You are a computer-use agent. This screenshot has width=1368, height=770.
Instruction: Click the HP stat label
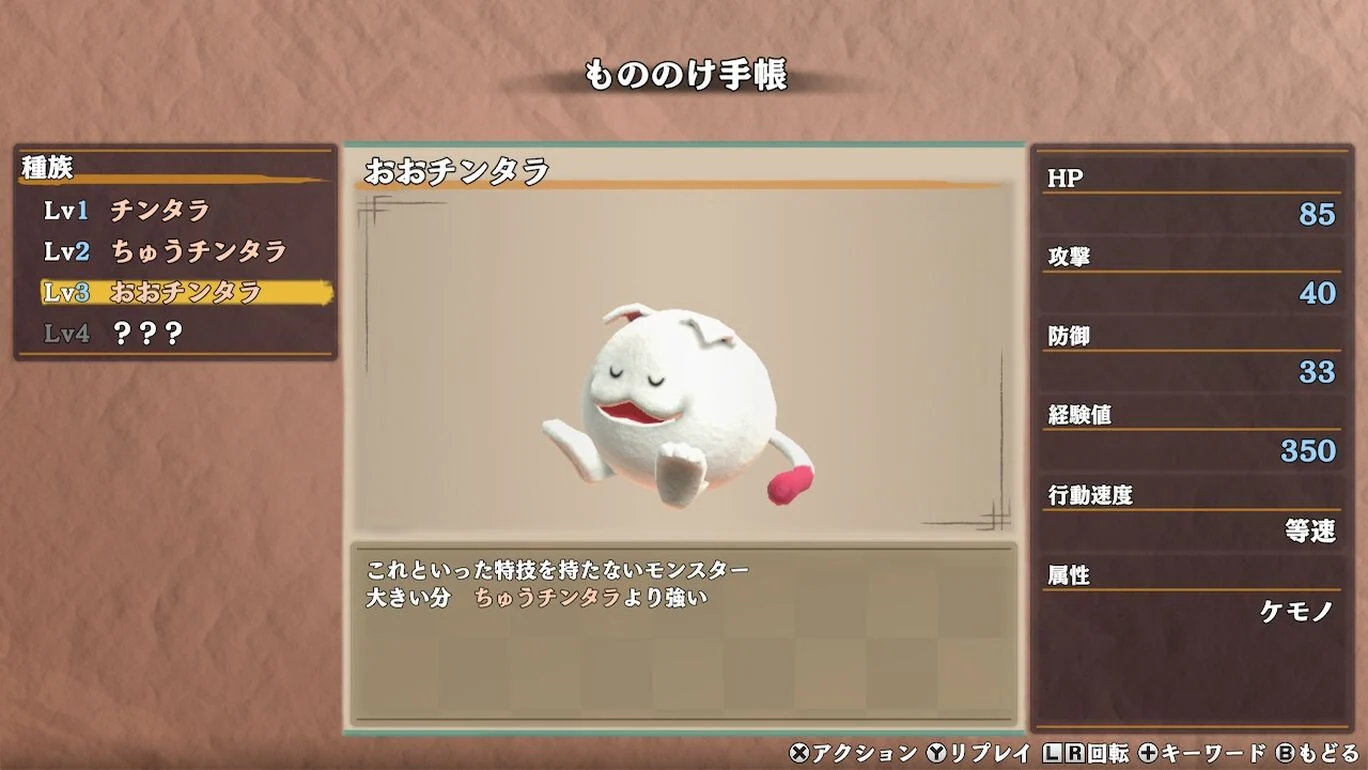[x=1064, y=178]
